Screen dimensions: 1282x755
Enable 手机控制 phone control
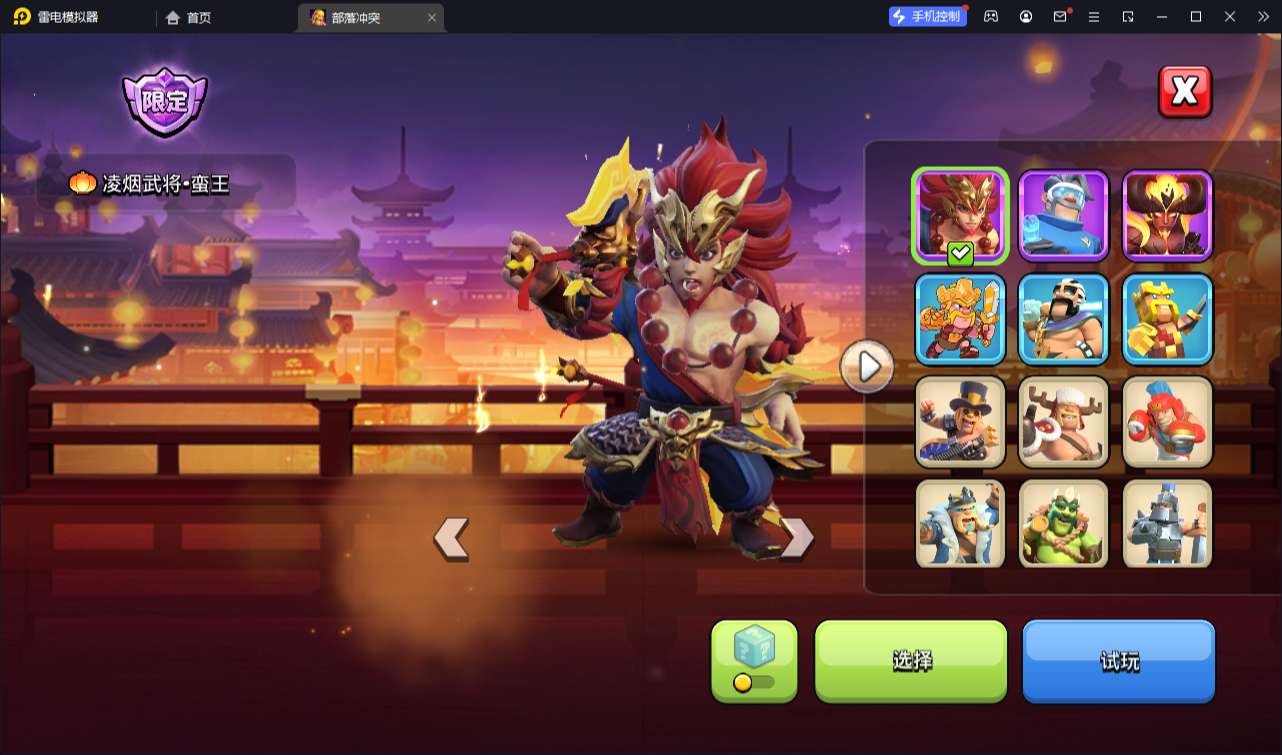tap(927, 15)
